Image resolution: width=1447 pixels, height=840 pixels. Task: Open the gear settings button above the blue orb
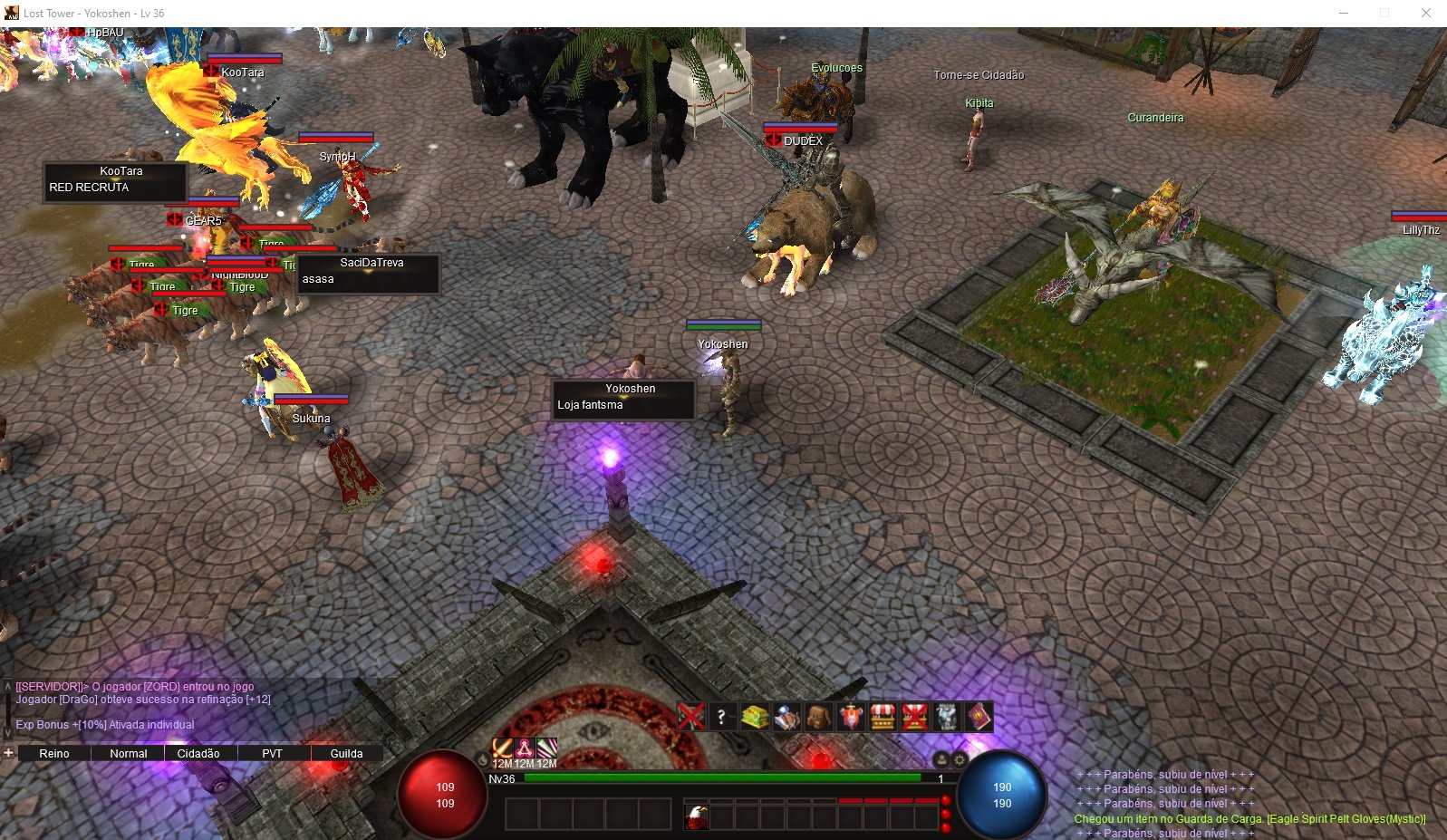click(960, 760)
